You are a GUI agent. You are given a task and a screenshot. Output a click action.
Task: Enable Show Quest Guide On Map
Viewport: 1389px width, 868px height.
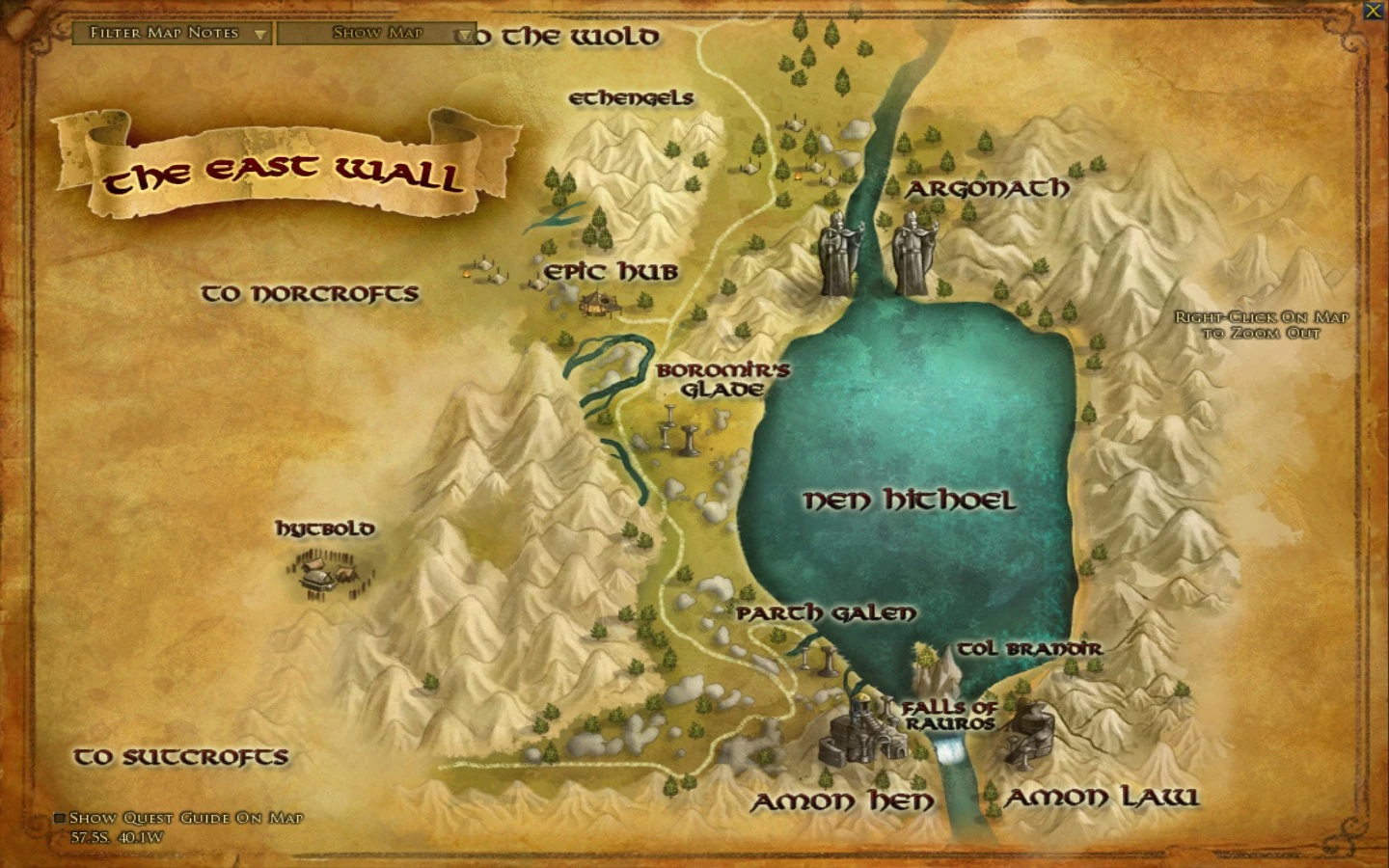tap(60, 817)
